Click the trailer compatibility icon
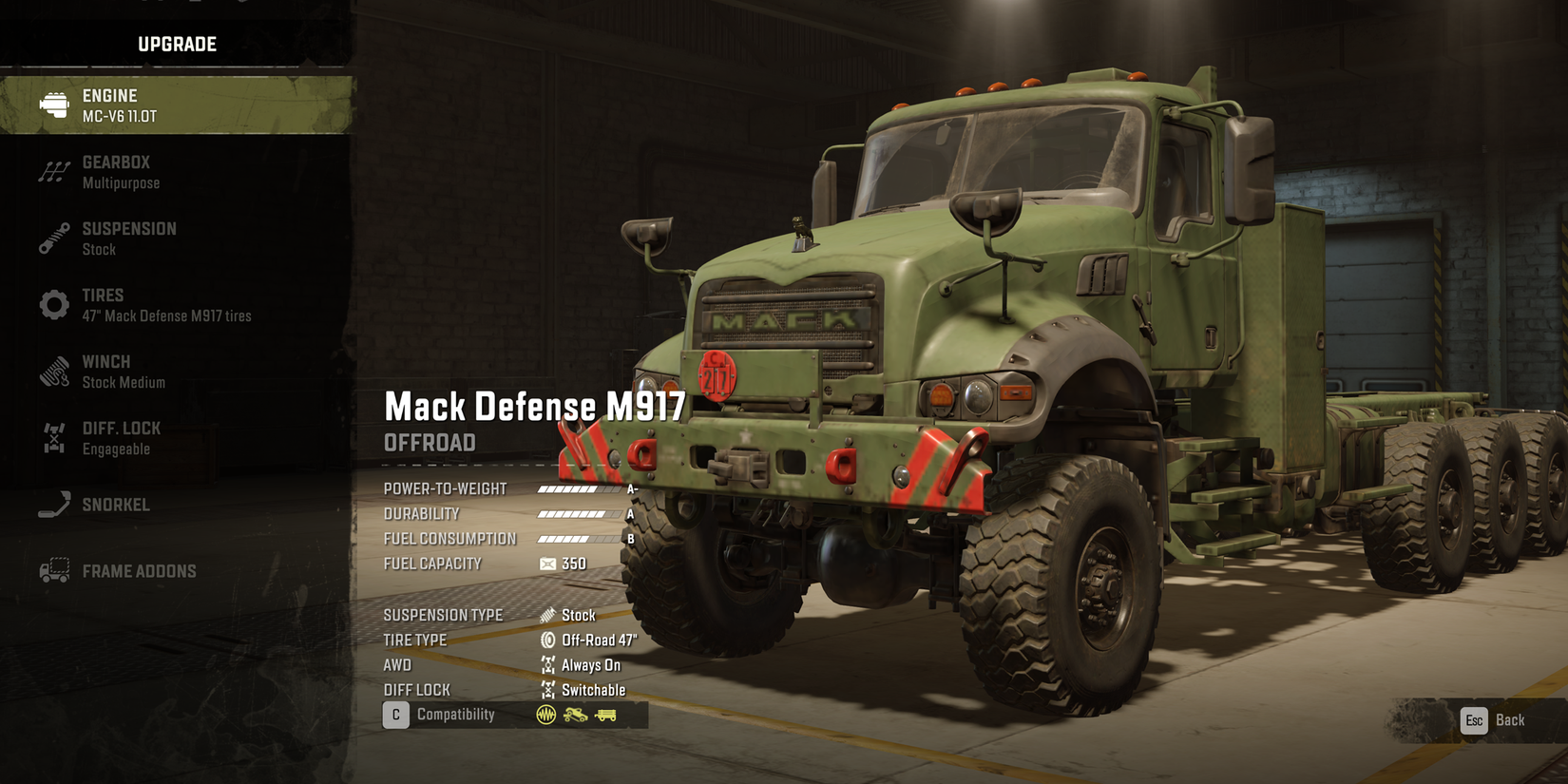This screenshot has height=784, width=1568. [x=606, y=714]
